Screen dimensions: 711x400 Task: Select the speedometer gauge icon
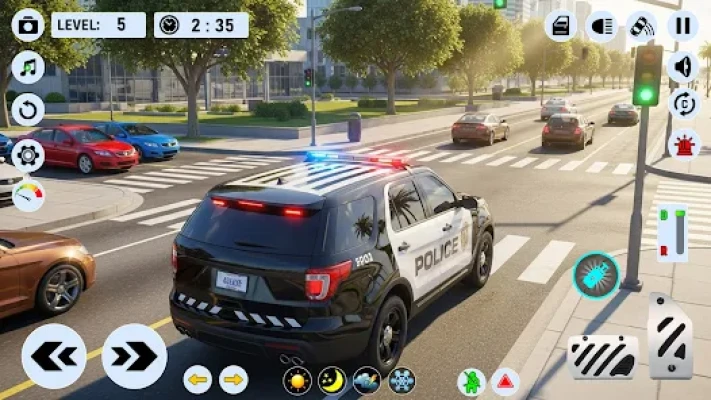[x=27, y=194]
